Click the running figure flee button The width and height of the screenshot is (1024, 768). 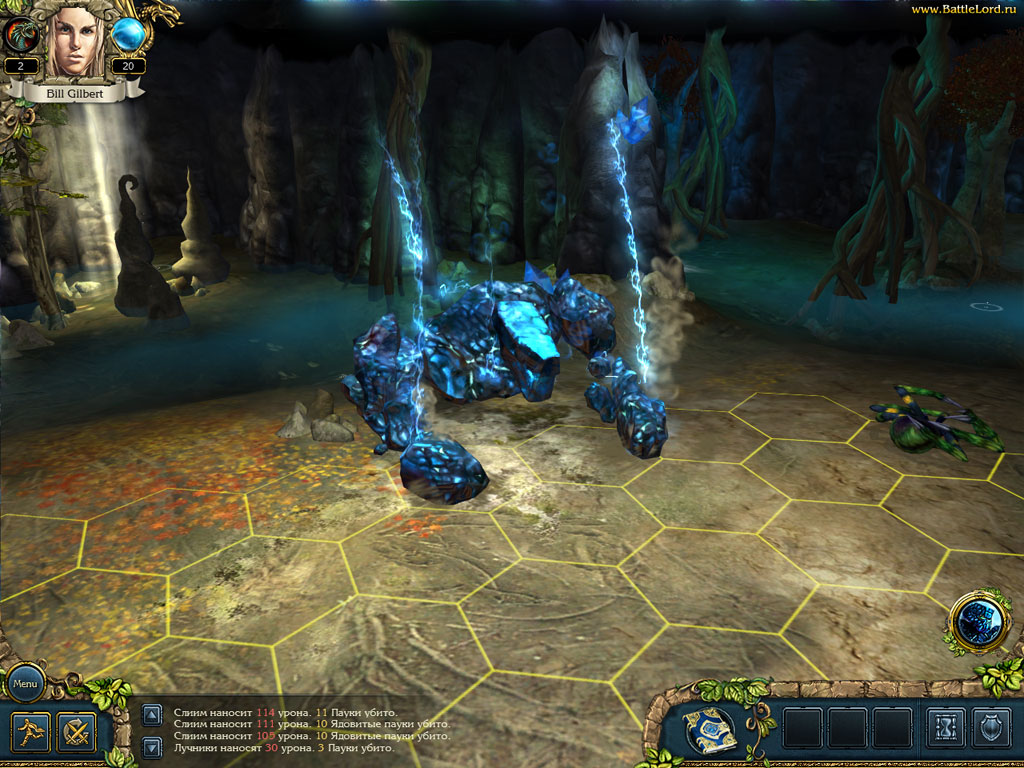pos(32,732)
